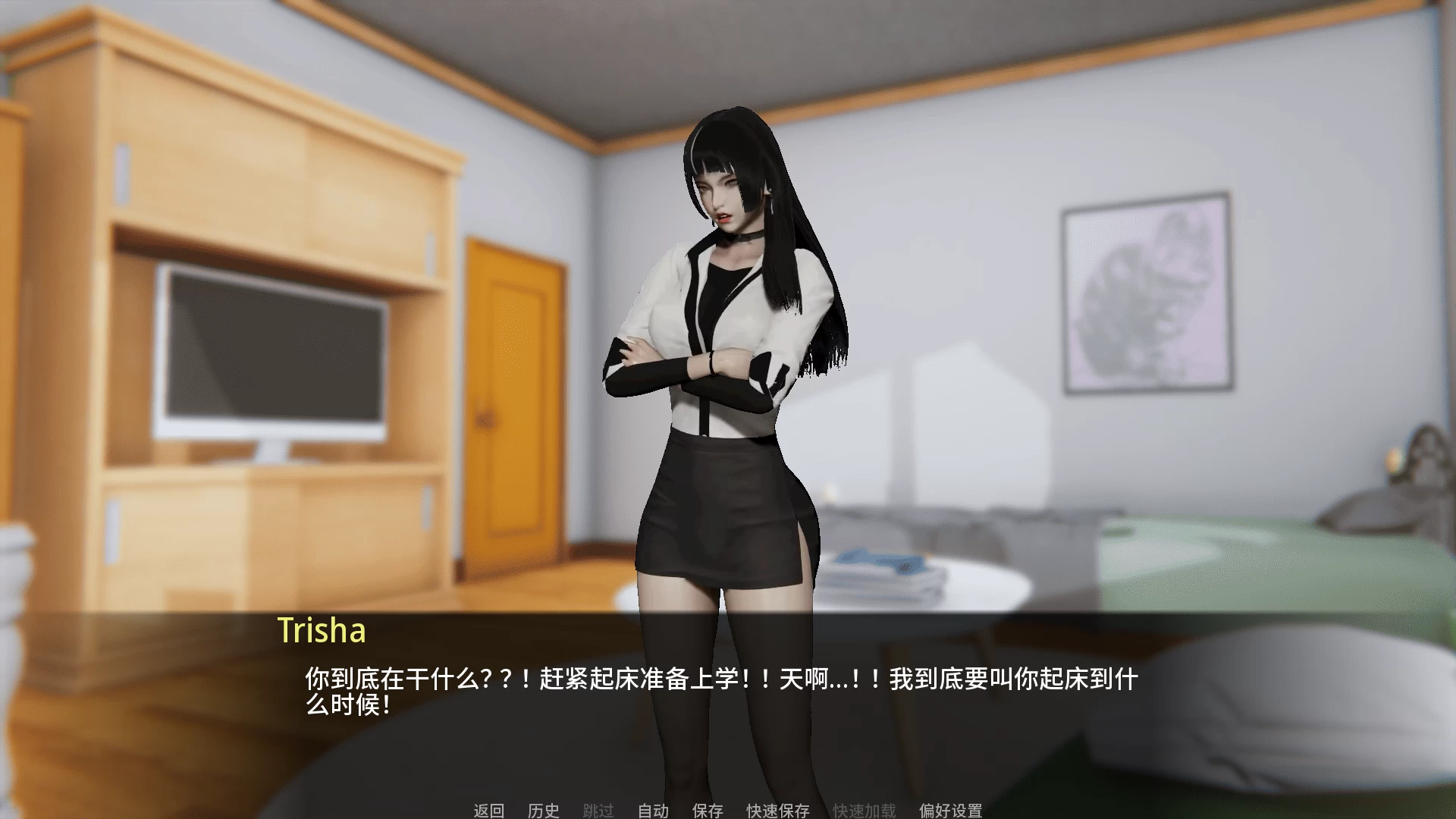Open the 历史 dialogue history screen
The height and width of the screenshot is (819, 1456).
pyautogui.click(x=544, y=811)
